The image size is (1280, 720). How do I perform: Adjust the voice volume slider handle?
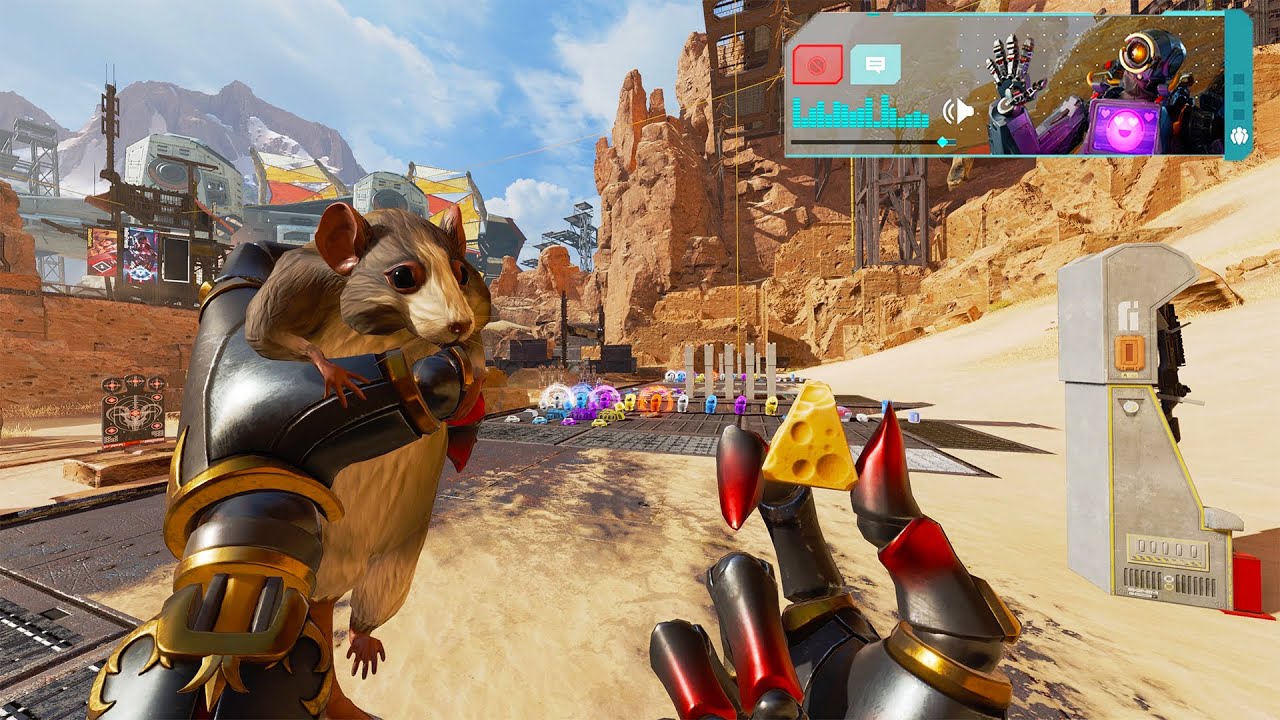click(x=942, y=143)
